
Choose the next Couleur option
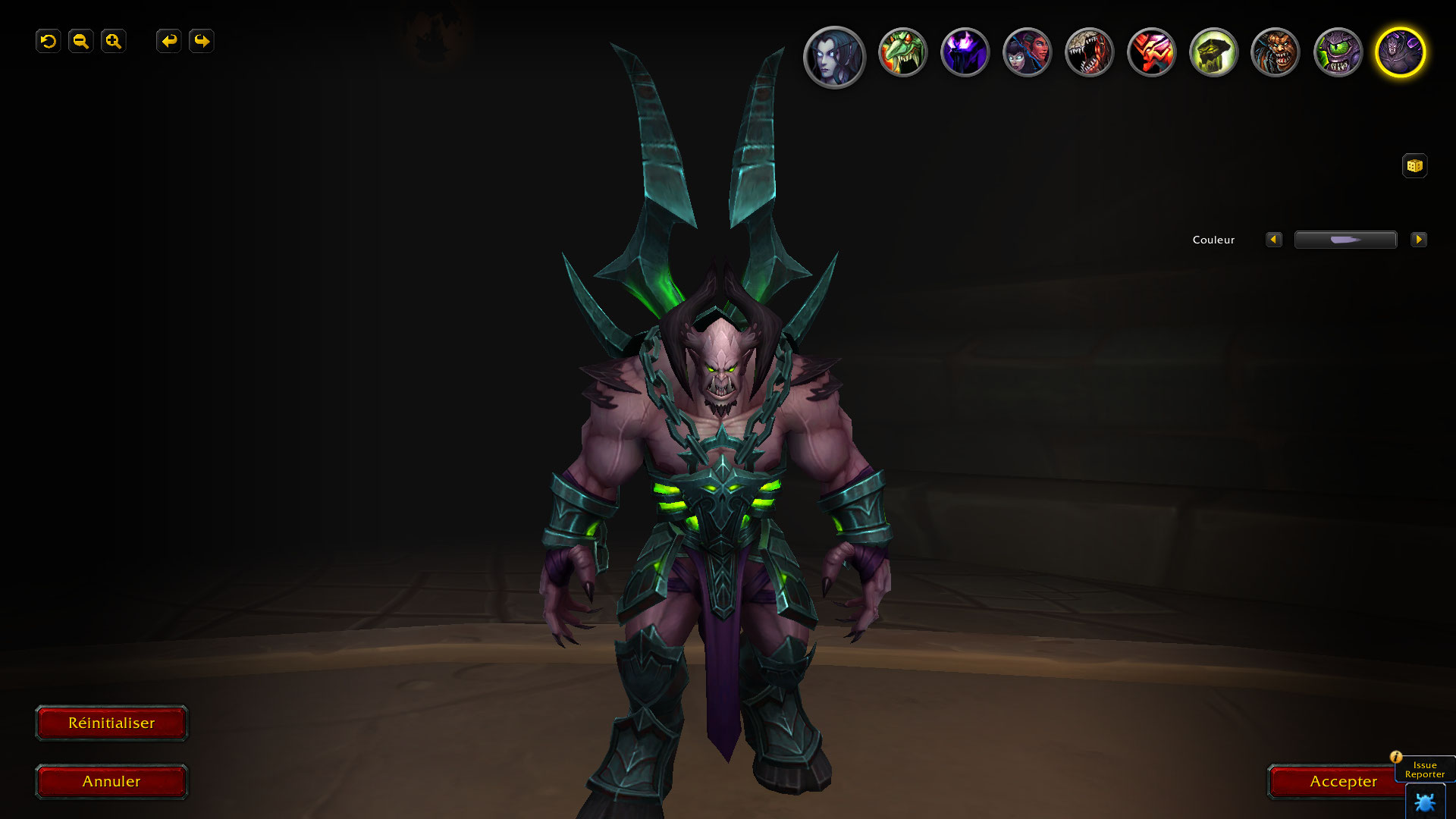pos(1418,240)
